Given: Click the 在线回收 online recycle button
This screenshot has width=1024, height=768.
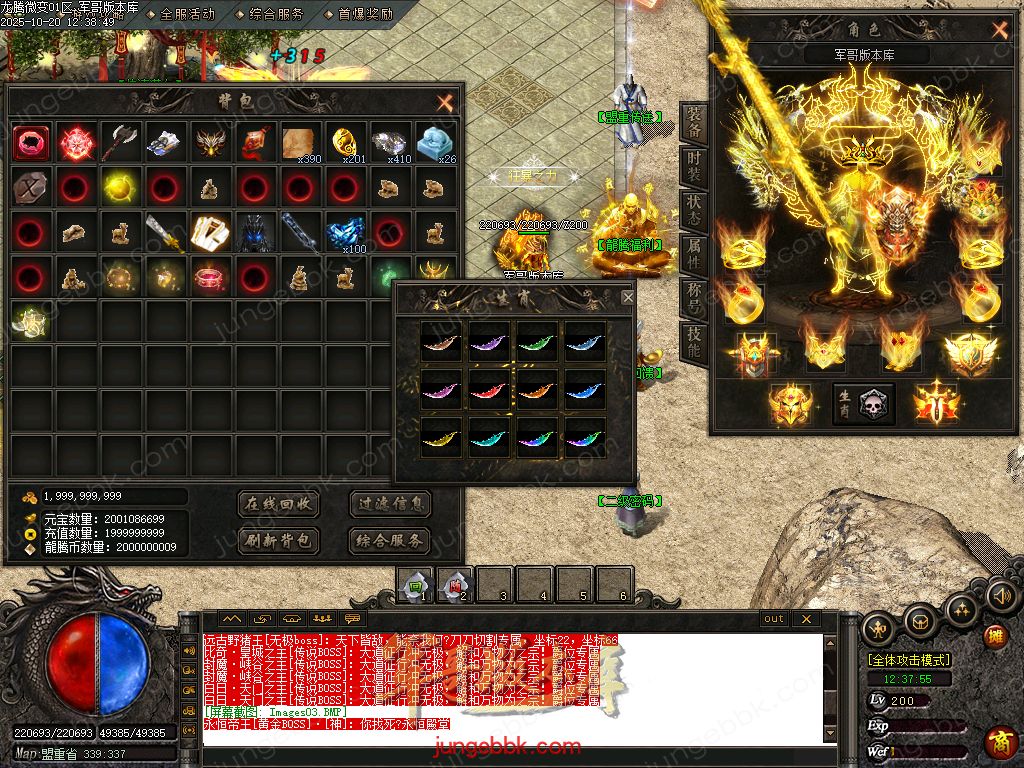Looking at the screenshot, I should pyautogui.click(x=278, y=503).
